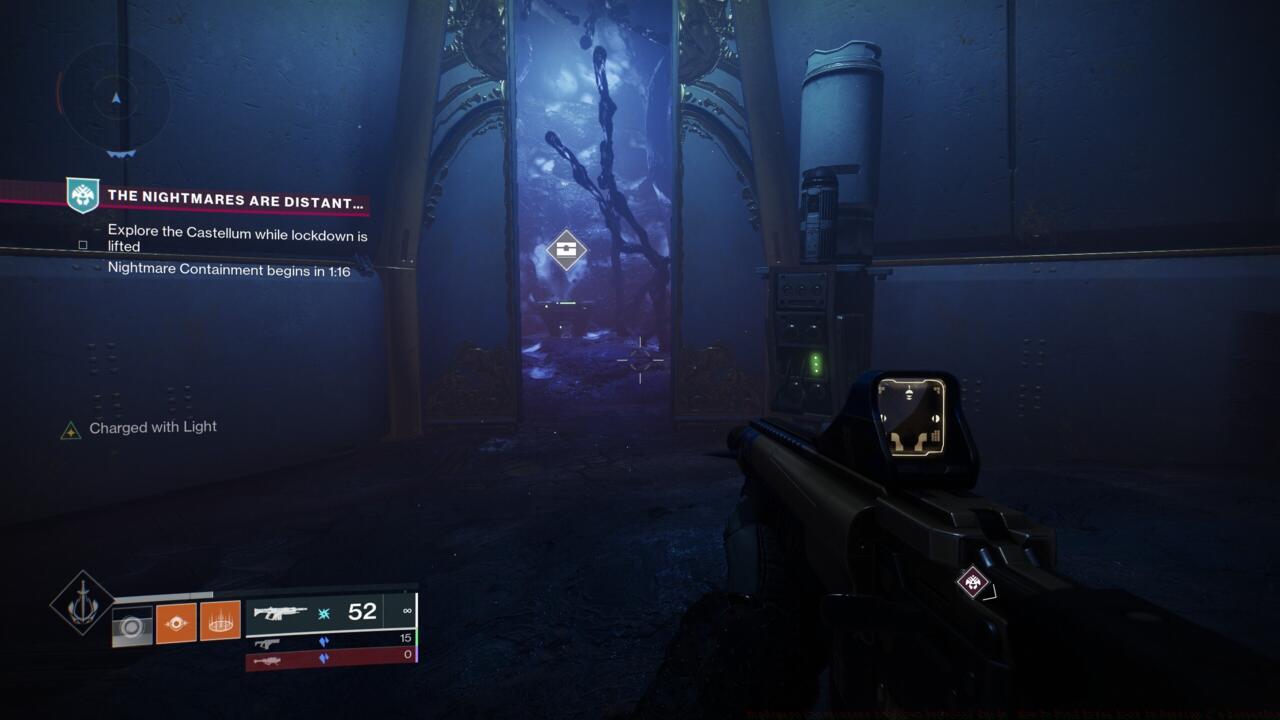The image size is (1280, 720).
Task: Click the infinity ammo reserve symbol
Action: 407,611
